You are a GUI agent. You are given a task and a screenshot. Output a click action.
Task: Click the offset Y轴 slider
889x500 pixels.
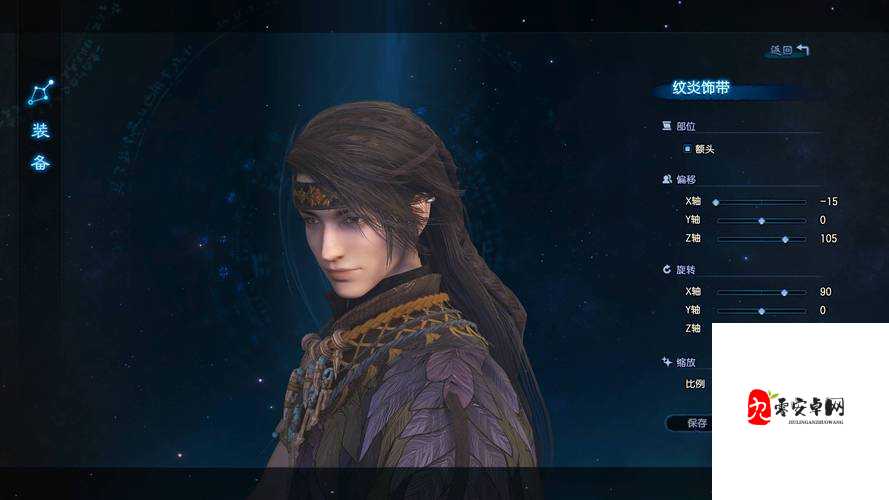760,220
